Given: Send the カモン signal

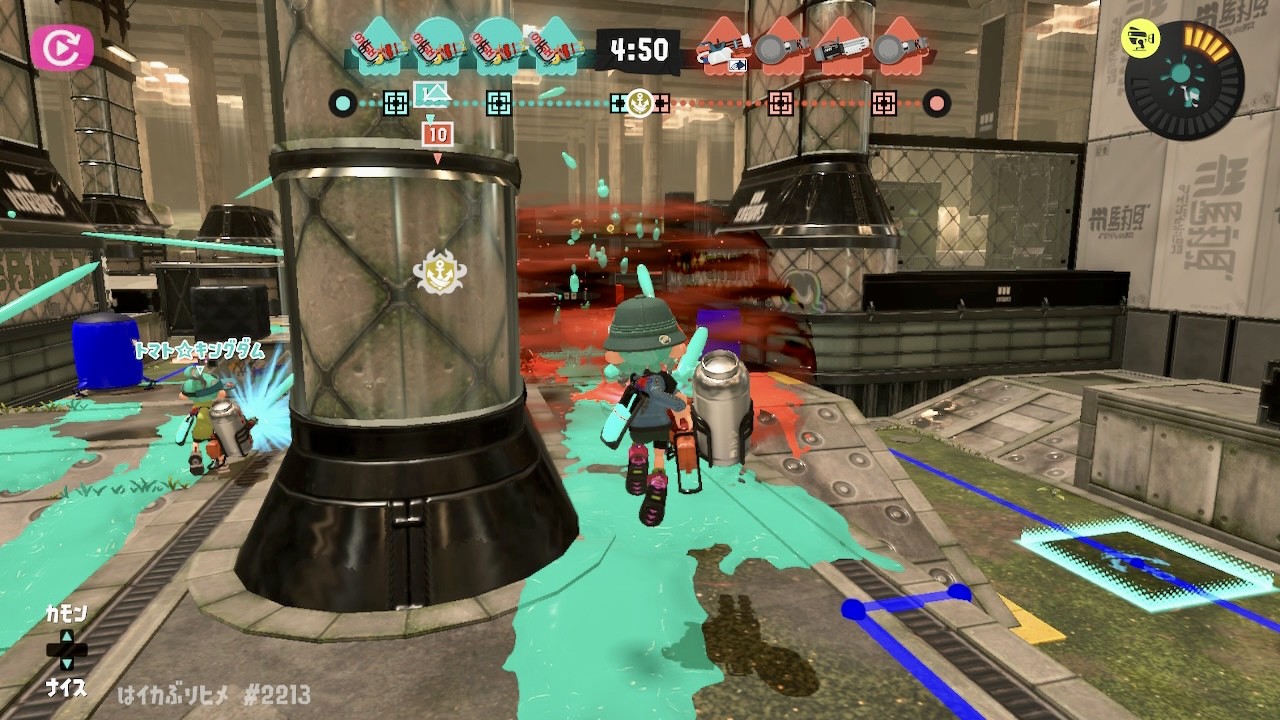Looking at the screenshot, I should click(x=66, y=613).
